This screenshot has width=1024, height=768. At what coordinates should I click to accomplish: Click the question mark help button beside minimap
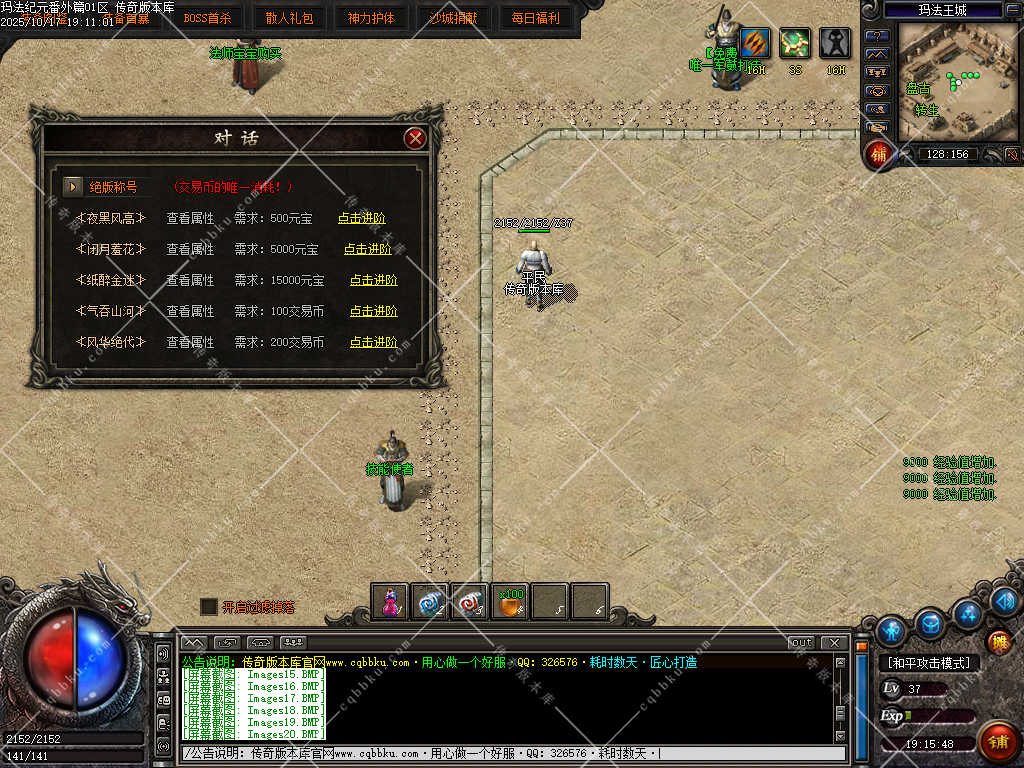(x=877, y=35)
